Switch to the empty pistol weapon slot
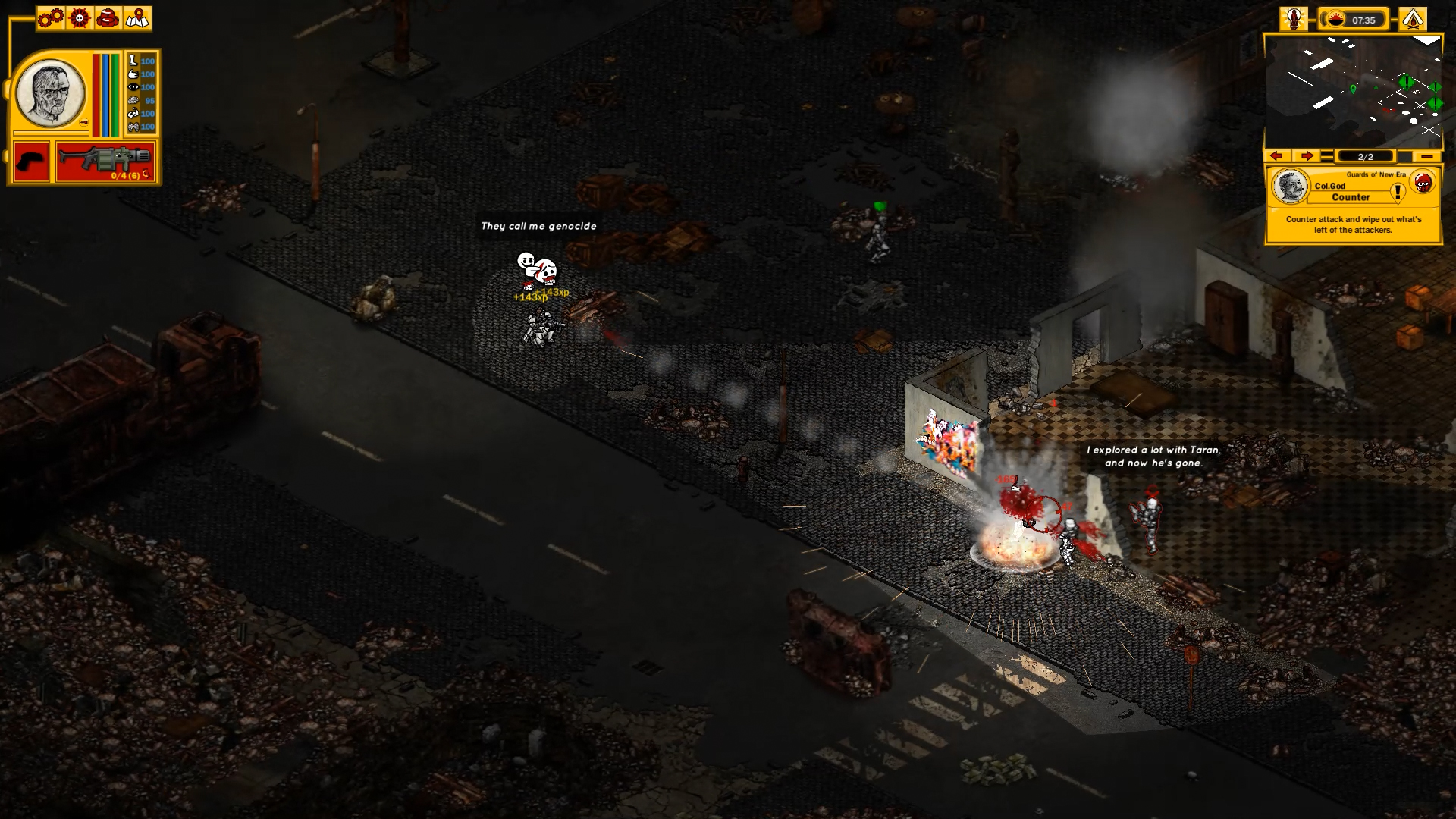This screenshot has width=1456, height=819. (x=30, y=161)
